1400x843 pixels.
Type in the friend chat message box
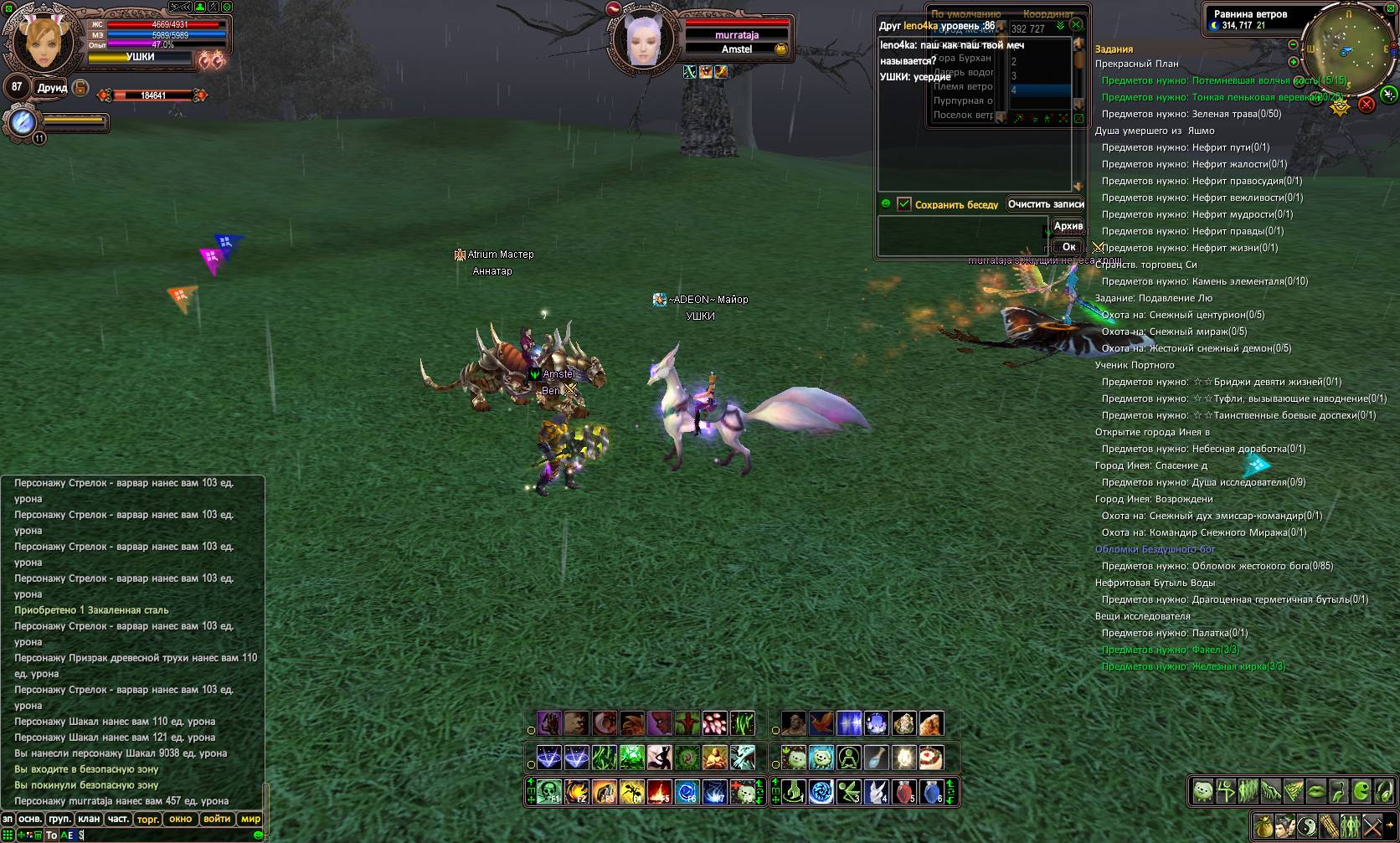pyautogui.click(x=961, y=235)
